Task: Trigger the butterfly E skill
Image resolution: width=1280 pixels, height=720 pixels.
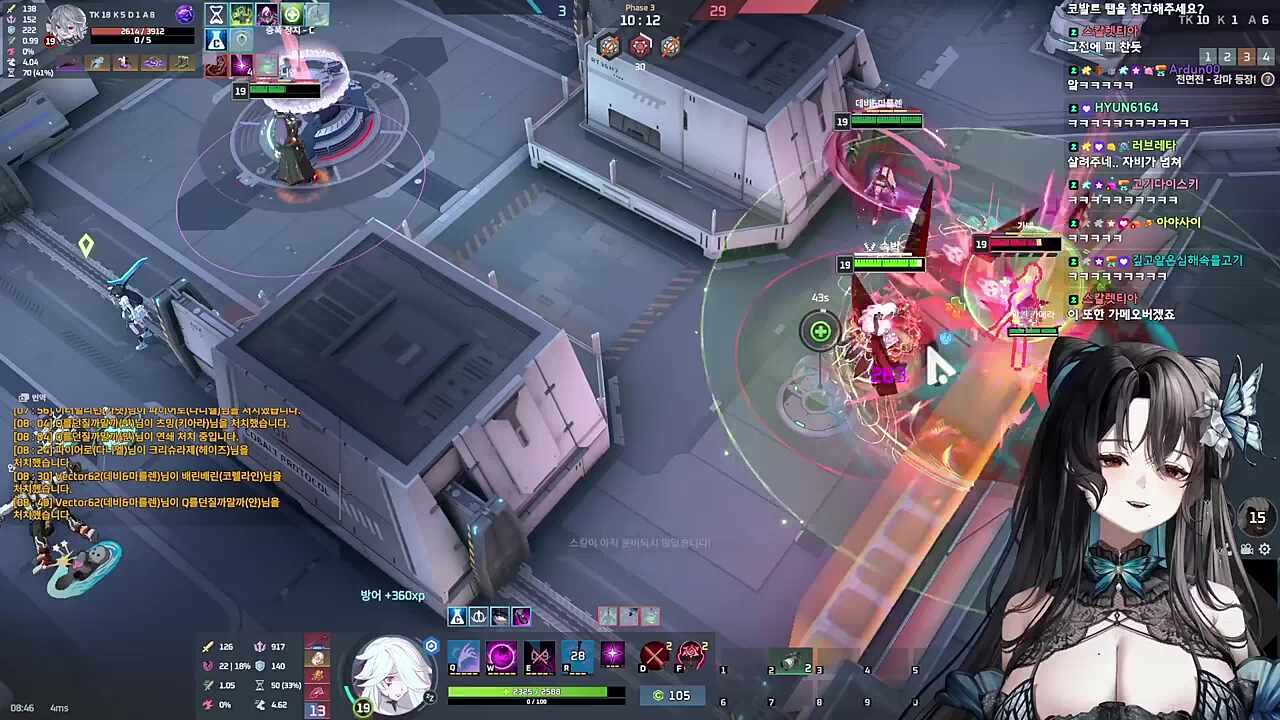Action: point(539,657)
